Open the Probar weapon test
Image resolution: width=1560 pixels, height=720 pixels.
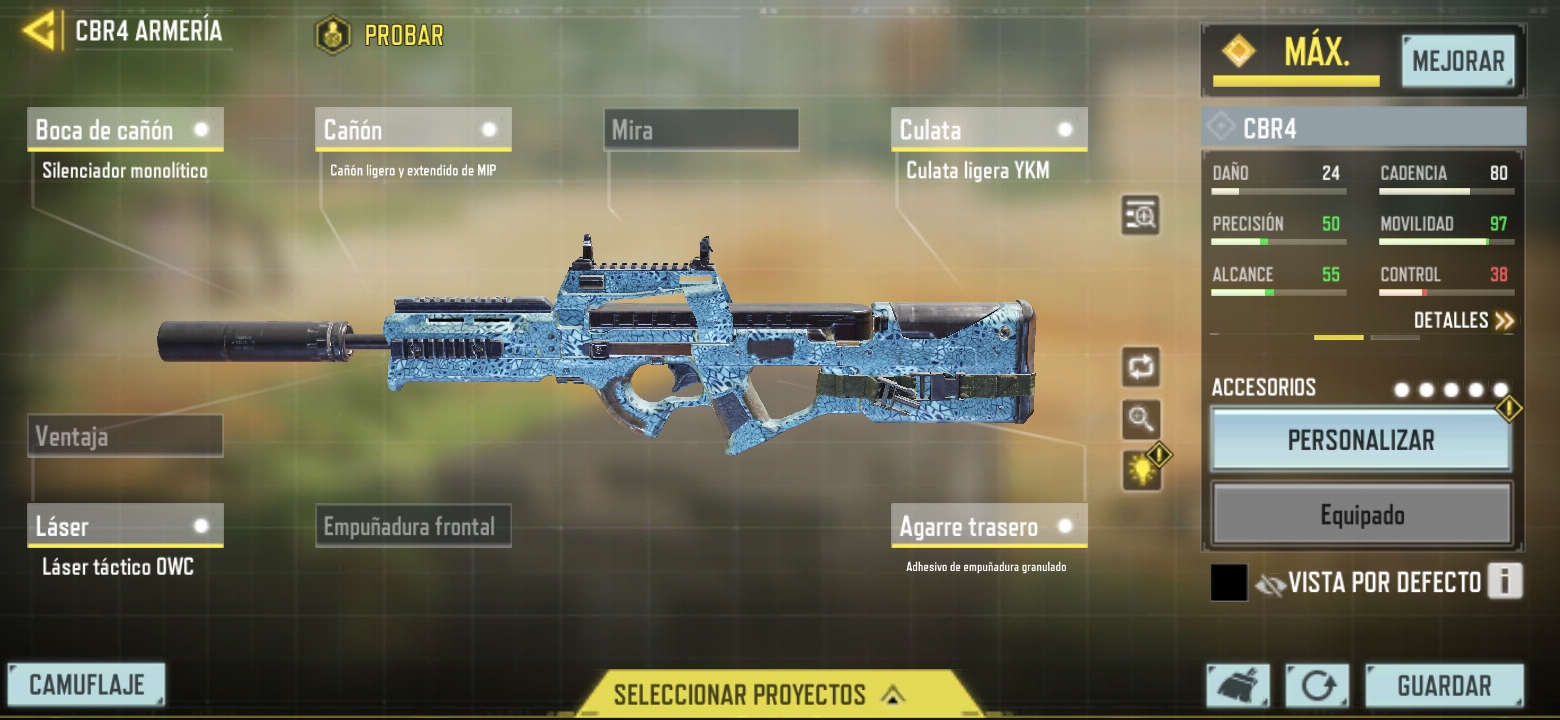coord(380,36)
